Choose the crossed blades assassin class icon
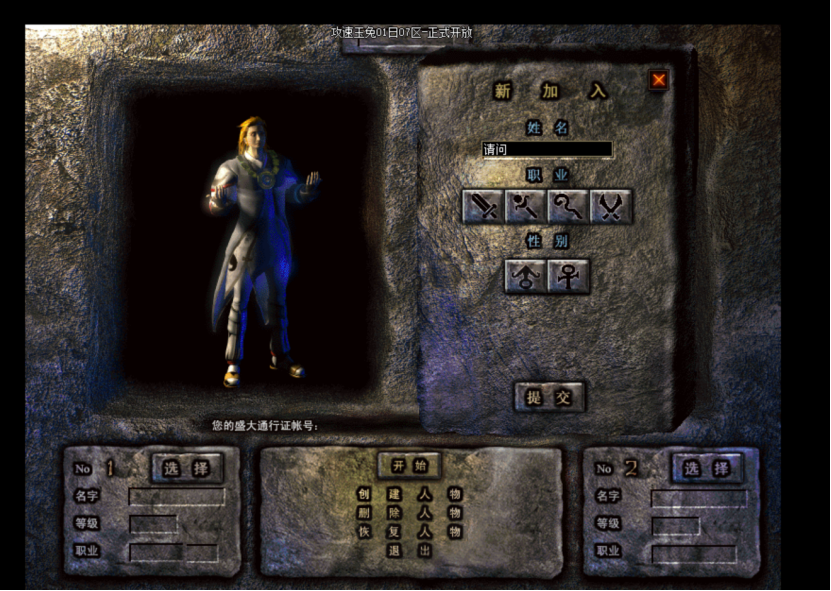This screenshot has width=831, height=591. point(610,206)
